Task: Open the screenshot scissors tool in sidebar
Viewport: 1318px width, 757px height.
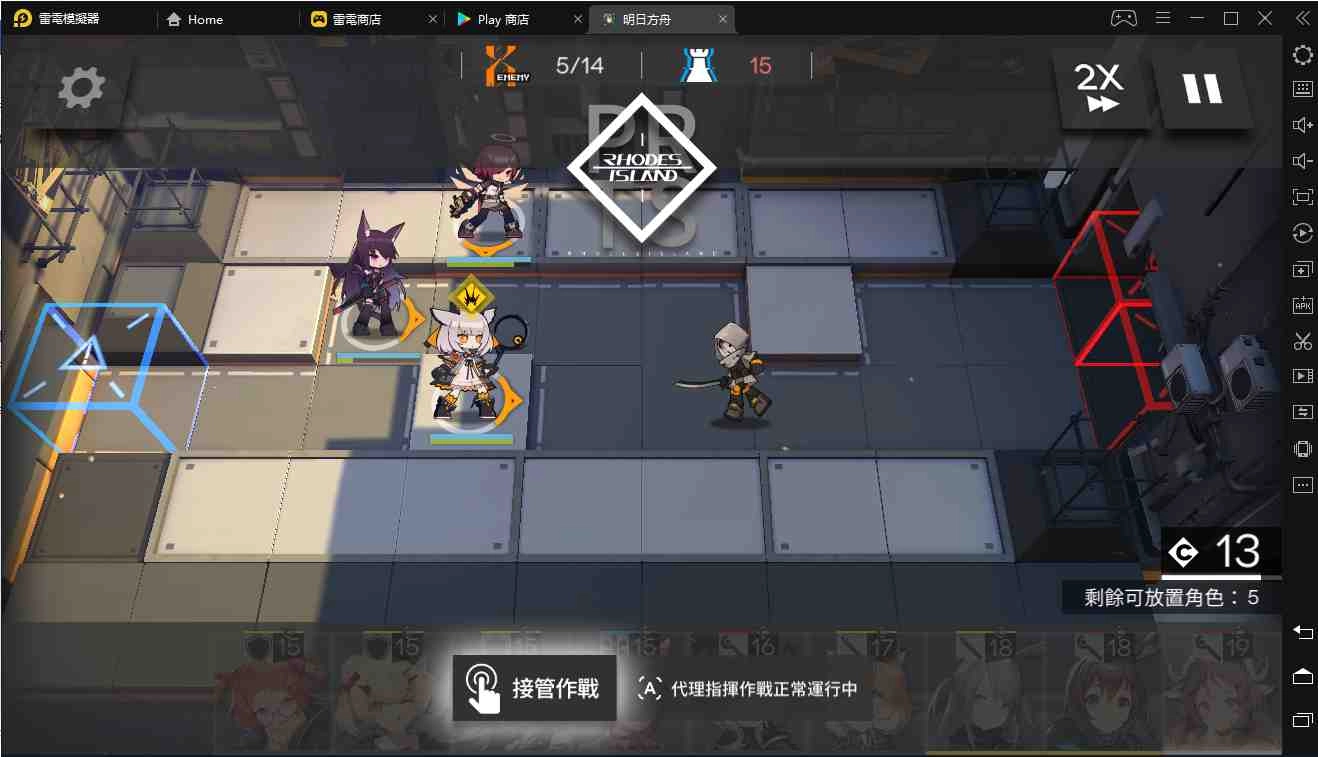Action: coord(1302,340)
